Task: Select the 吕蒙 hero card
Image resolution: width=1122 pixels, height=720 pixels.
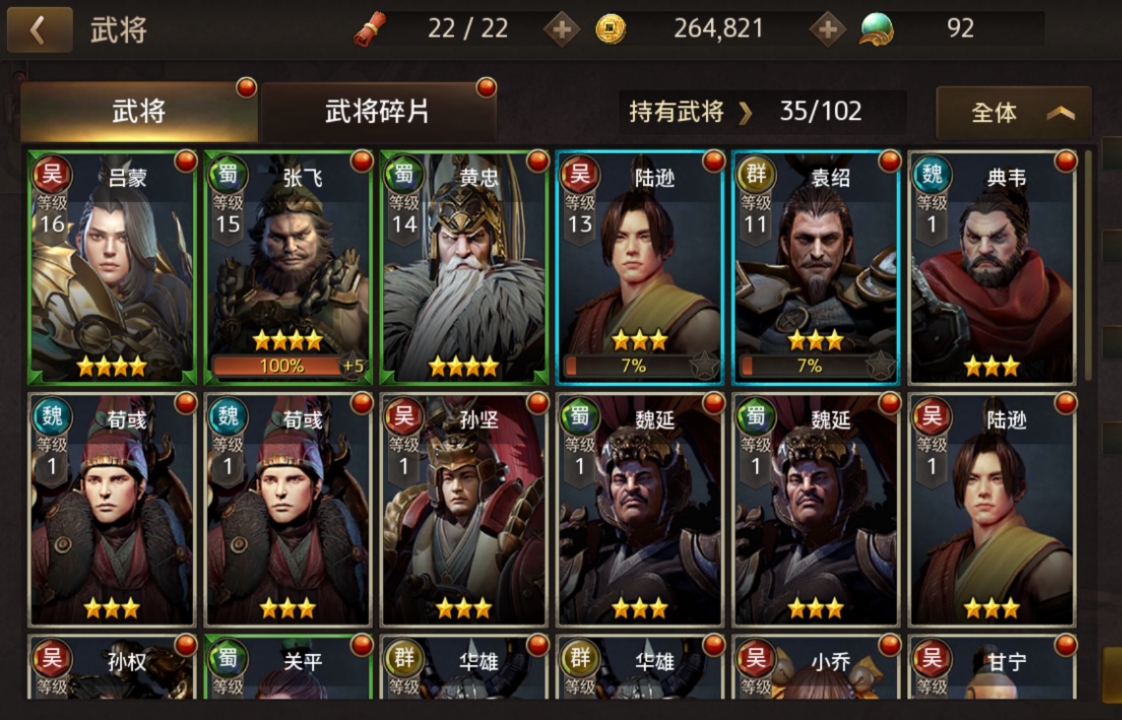Action: (x=112, y=267)
